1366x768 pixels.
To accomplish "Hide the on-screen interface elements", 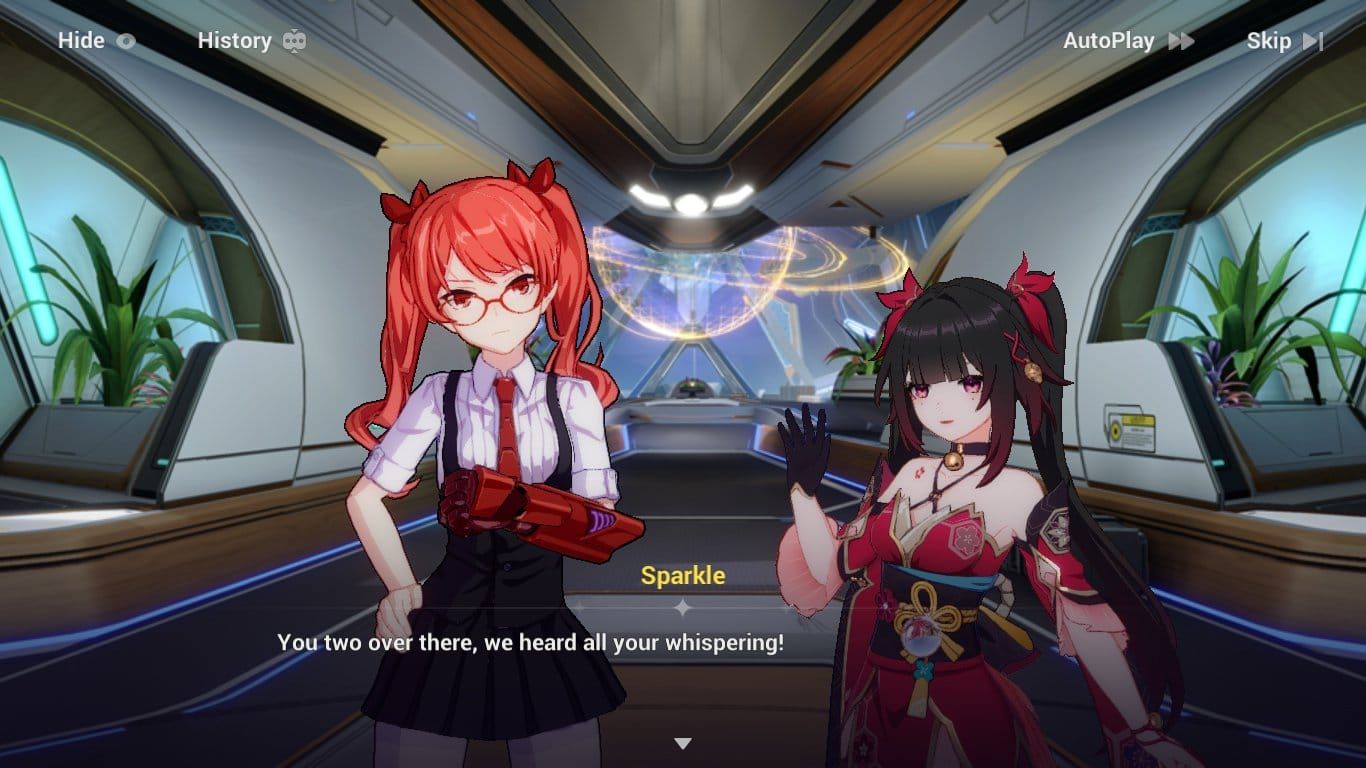I will [x=82, y=41].
